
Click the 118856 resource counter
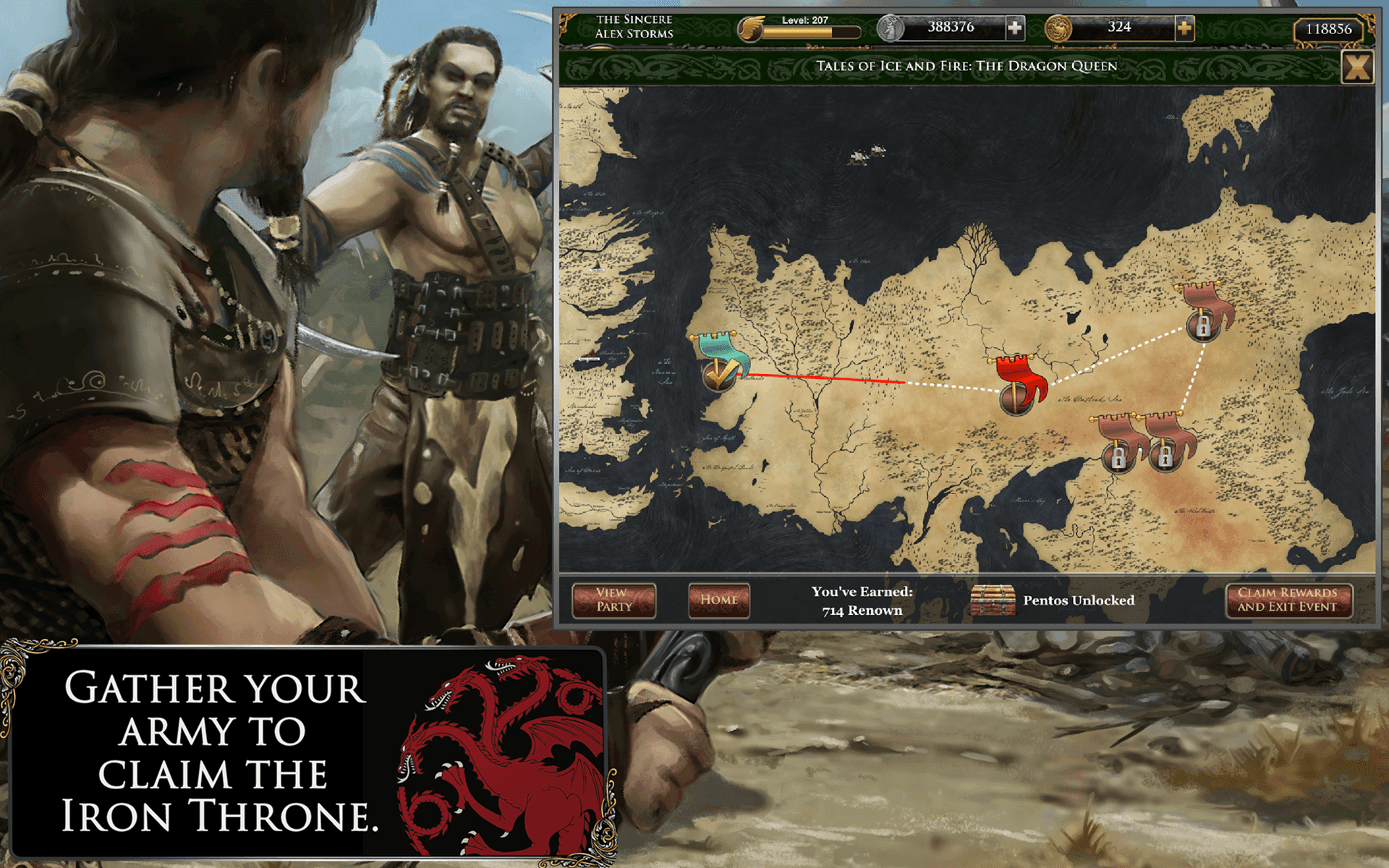(x=1330, y=30)
